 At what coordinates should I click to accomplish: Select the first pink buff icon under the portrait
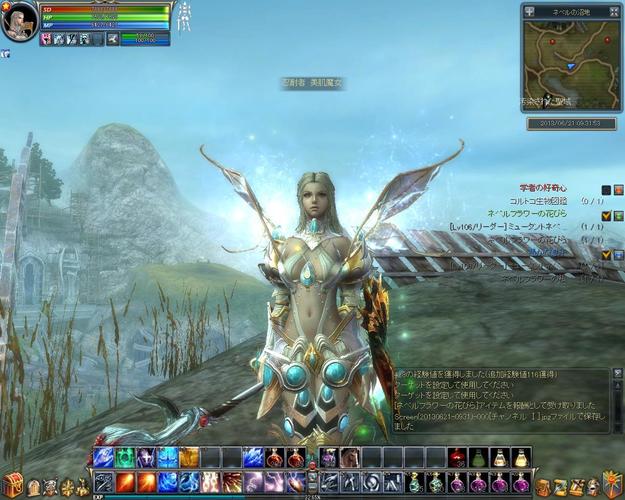click(47, 39)
